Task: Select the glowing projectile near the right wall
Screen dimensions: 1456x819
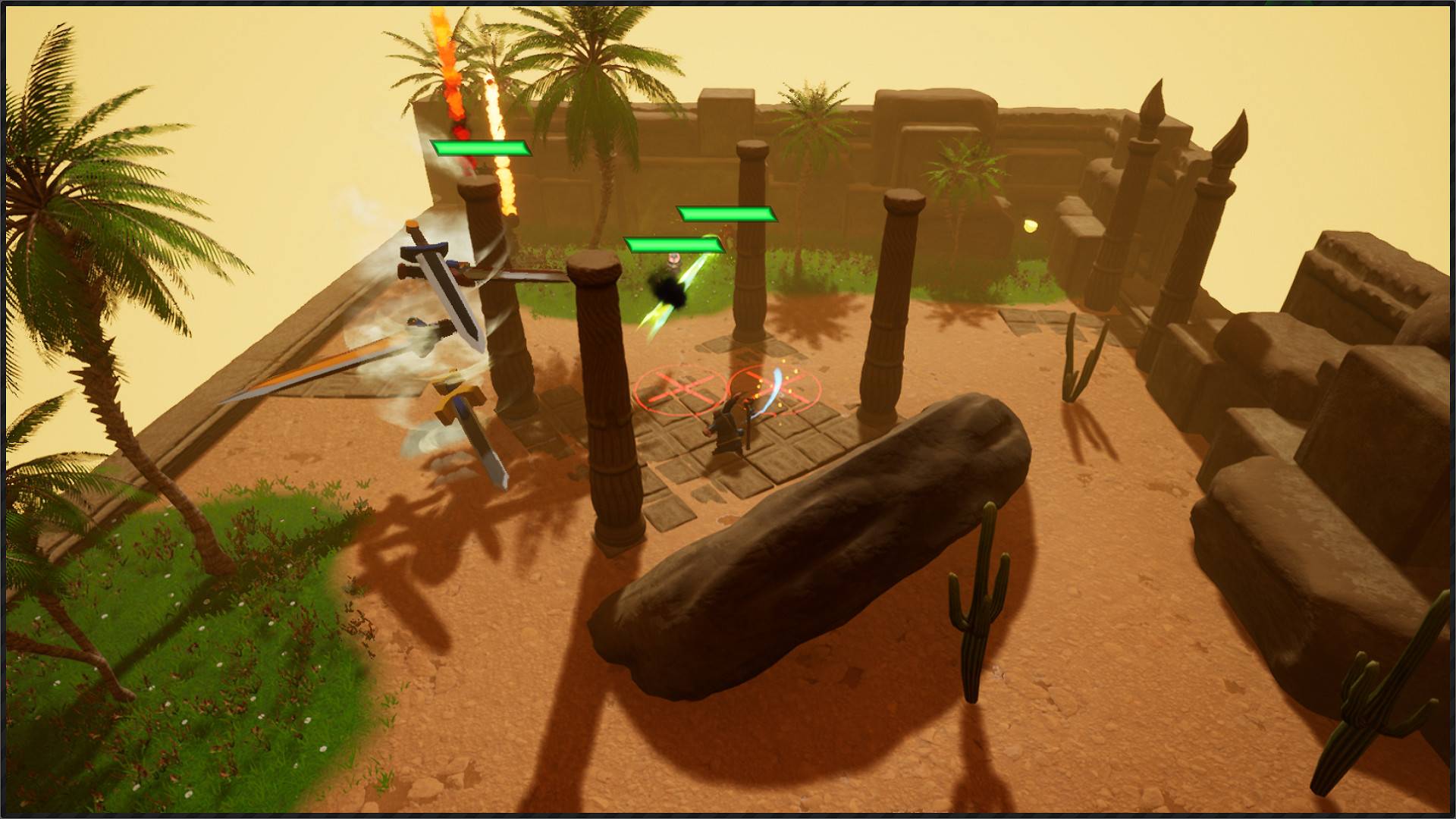Action: click(x=1031, y=227)
